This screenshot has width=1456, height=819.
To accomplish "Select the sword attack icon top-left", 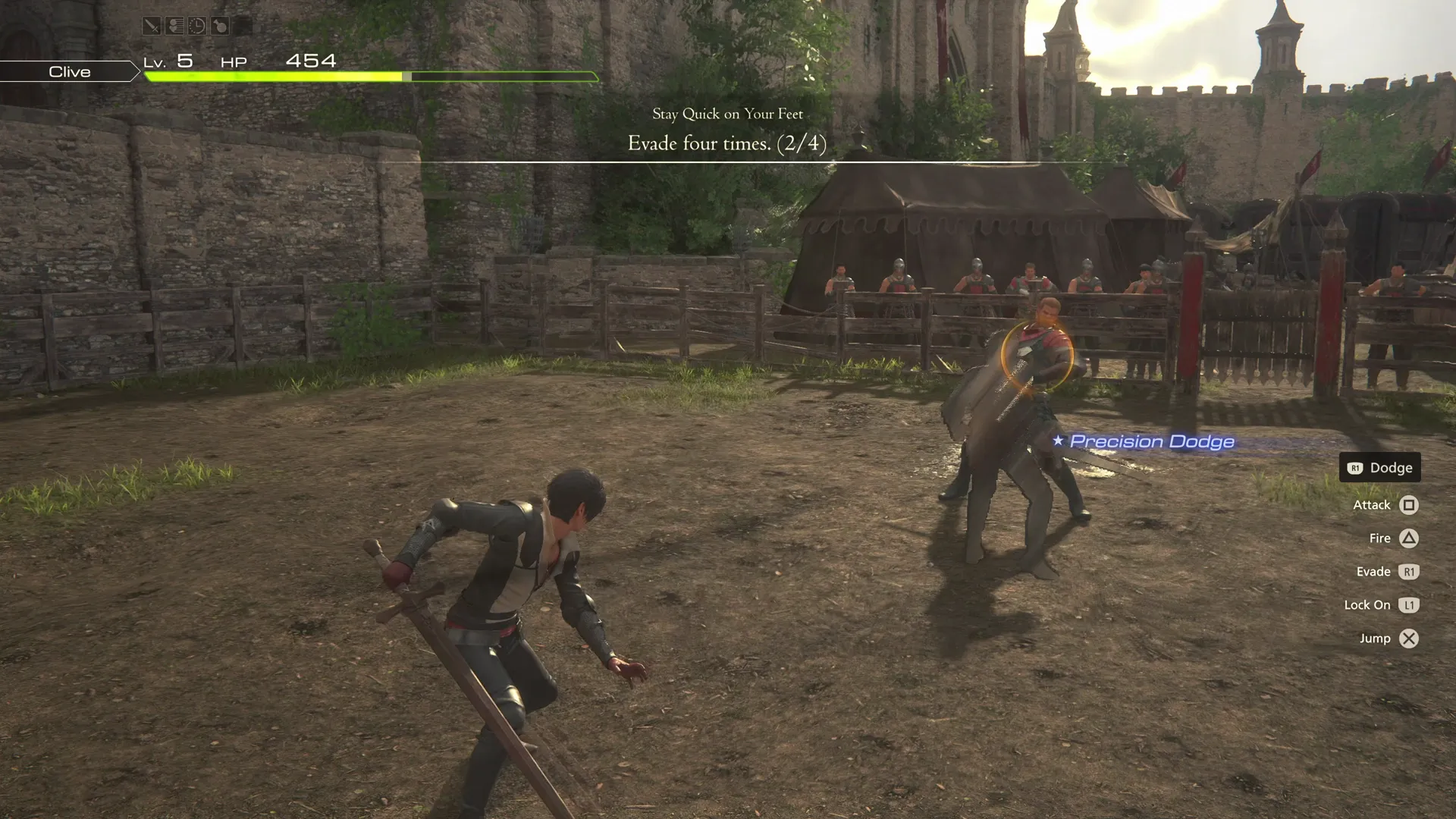I will [152, 26].
